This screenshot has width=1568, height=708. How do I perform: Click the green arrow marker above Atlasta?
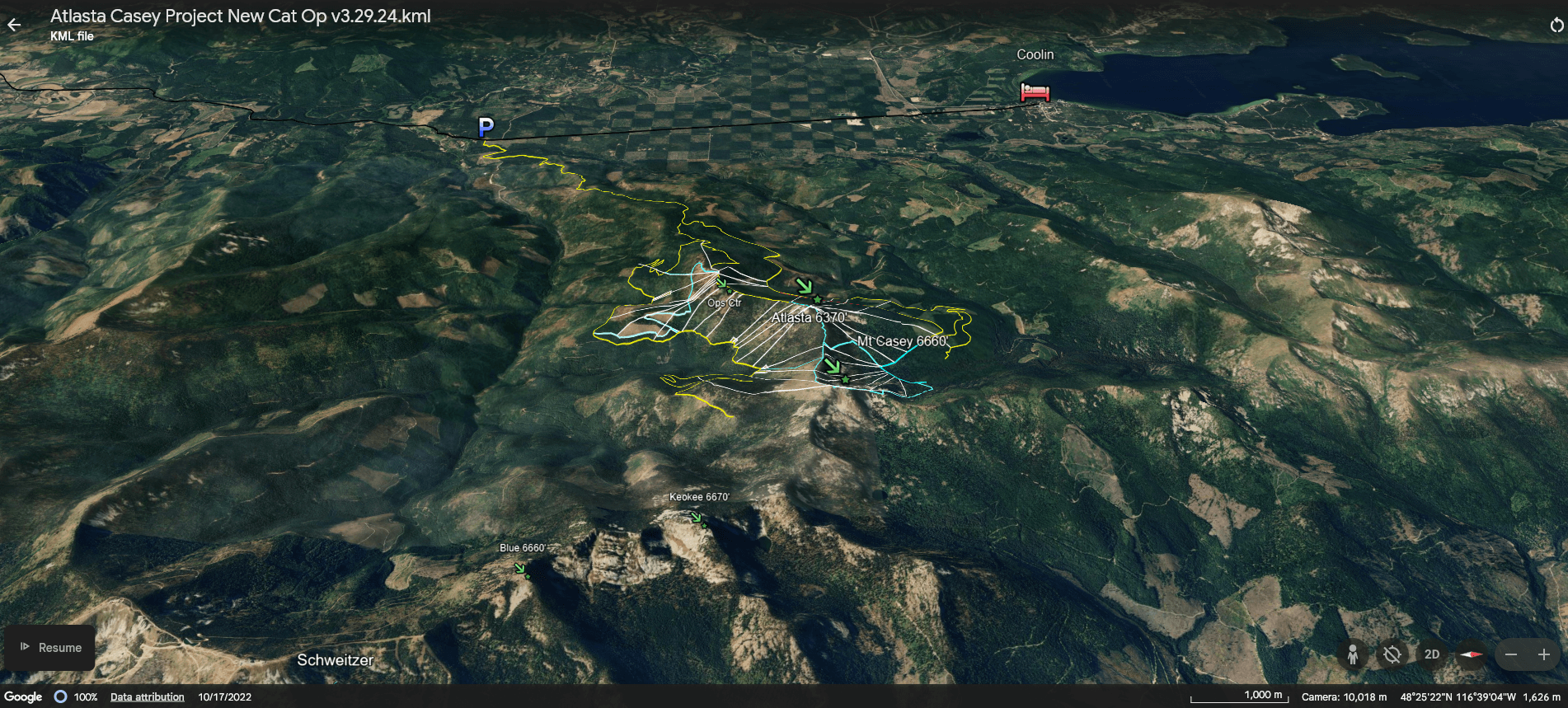point(804,284)
